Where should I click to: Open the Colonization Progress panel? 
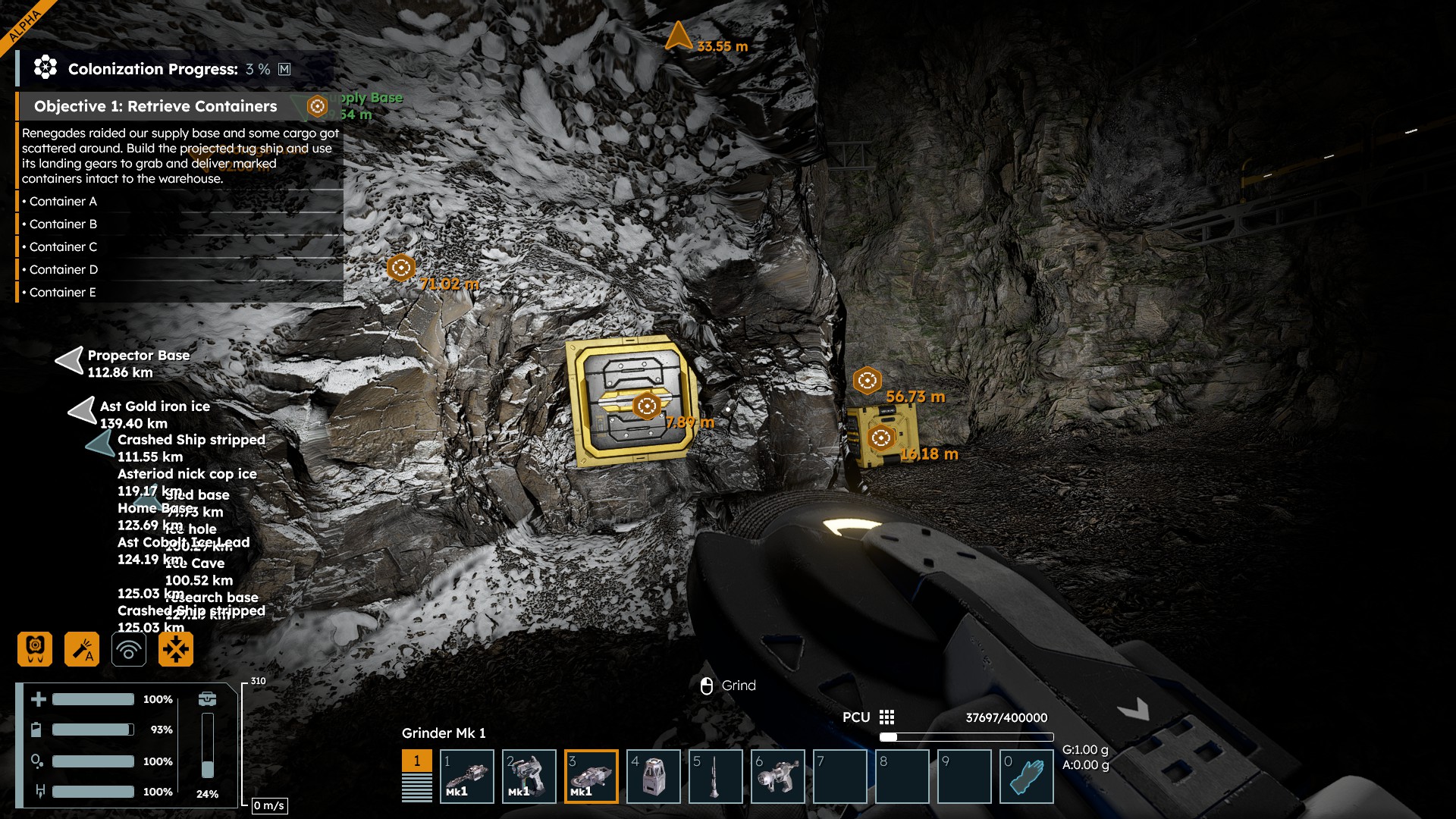coord(153,69)
